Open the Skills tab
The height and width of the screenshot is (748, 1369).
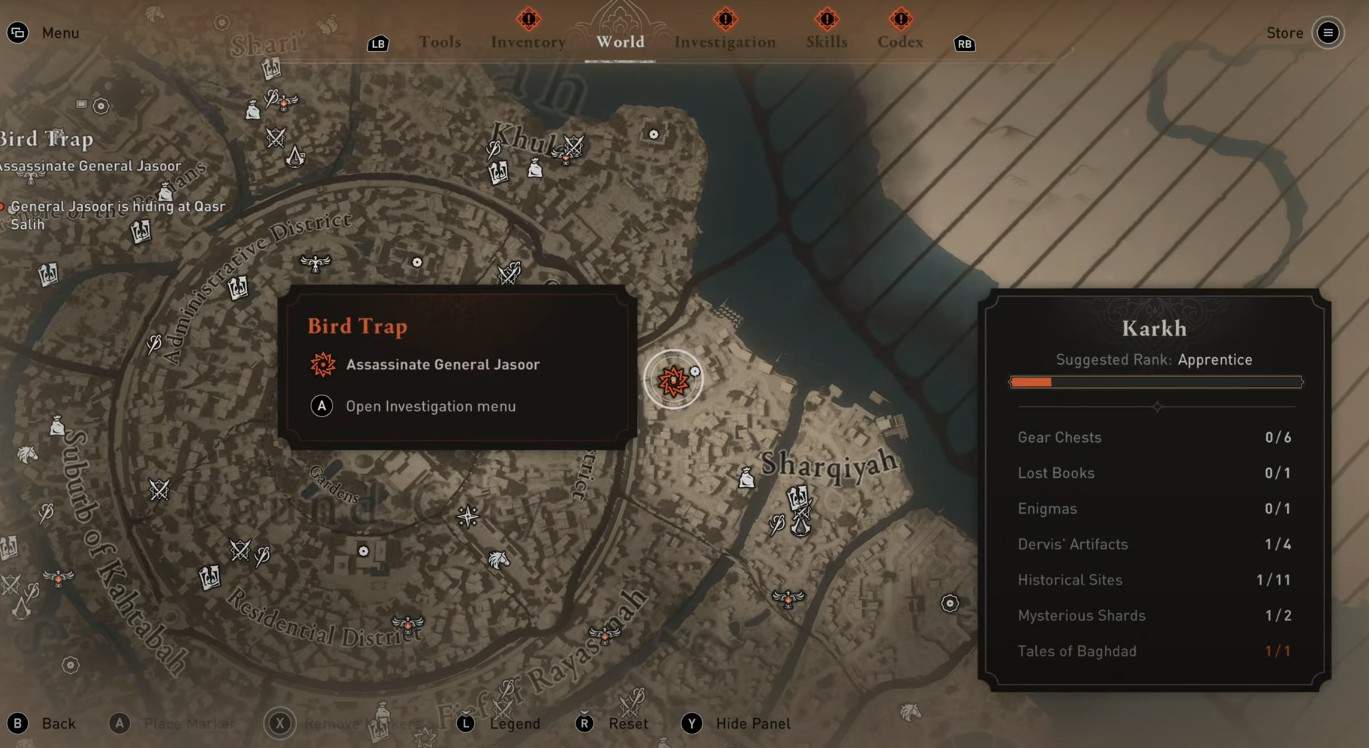[826, 42]
